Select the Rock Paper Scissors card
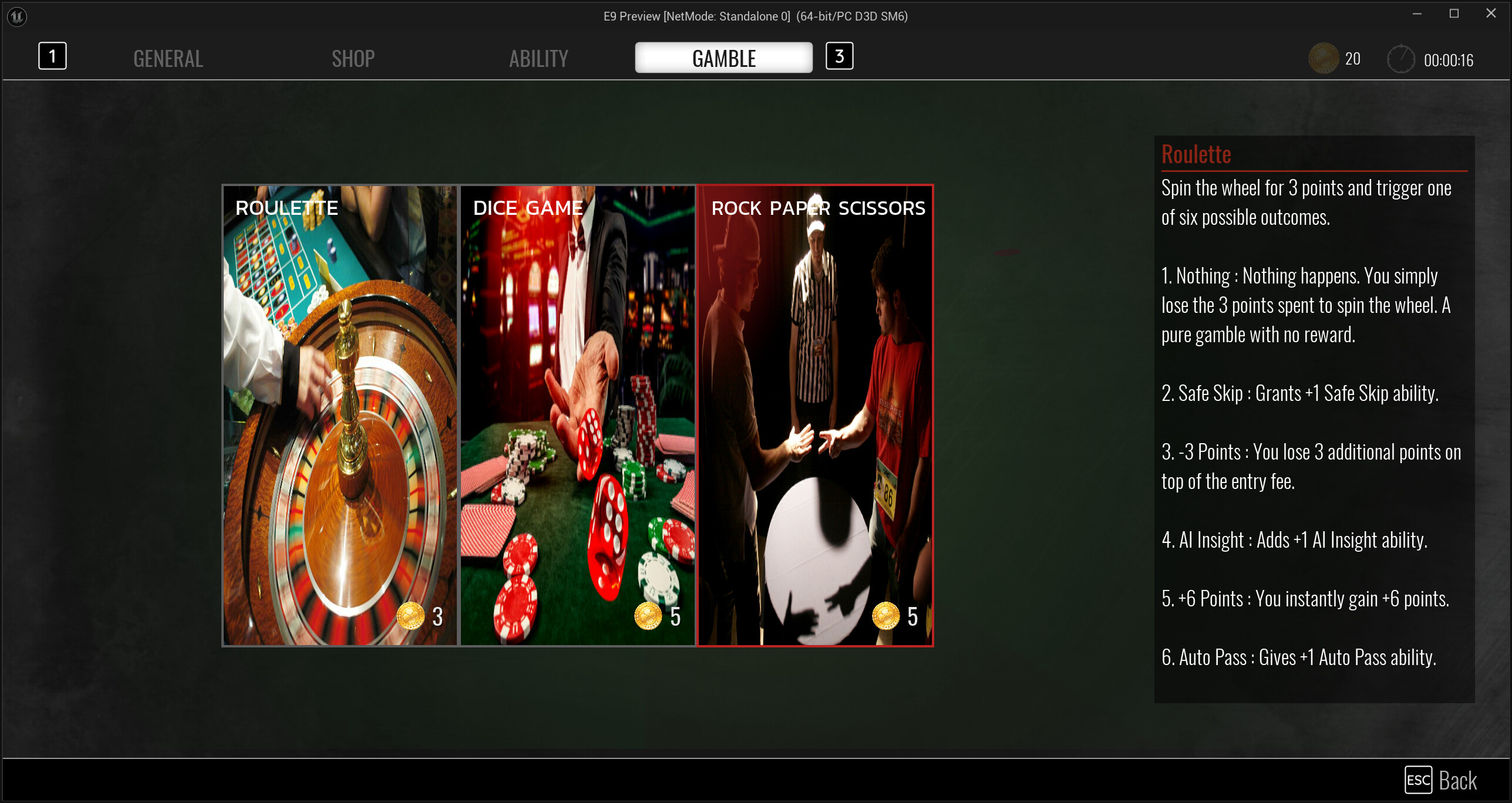Screen dimensions: 1512x803 (x=816, y=411)
